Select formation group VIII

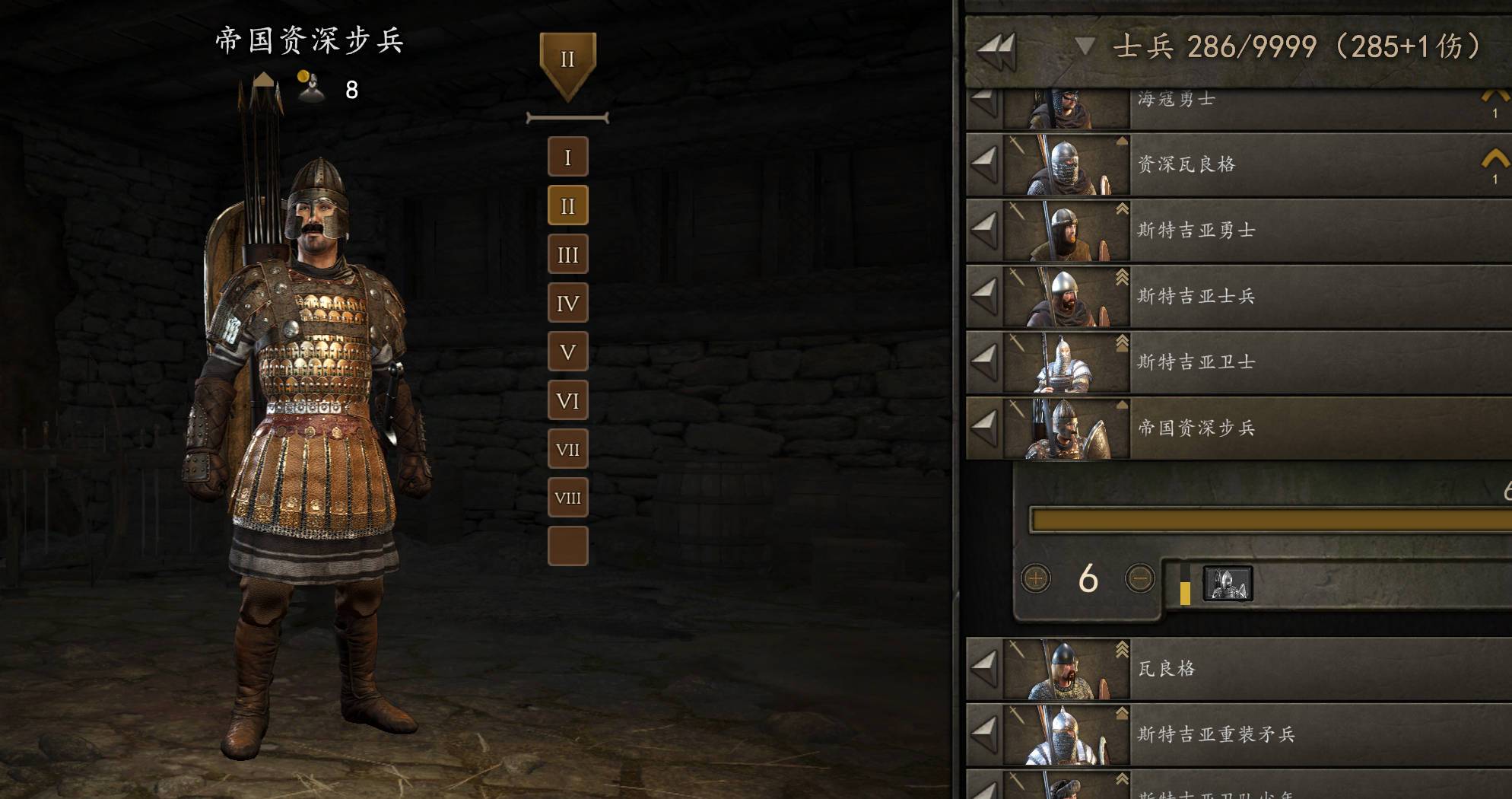tap(567, 498)
